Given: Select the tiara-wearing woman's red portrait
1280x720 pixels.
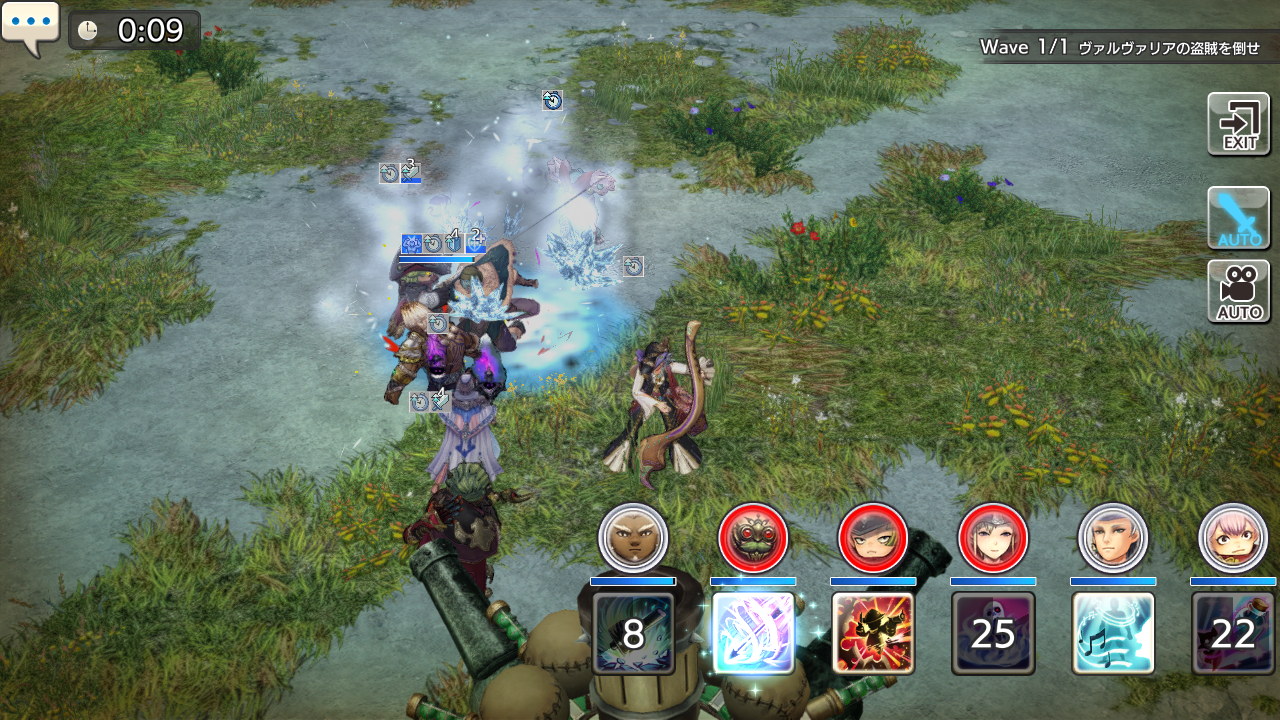Looking at the screenshot, I should pyautogui.click(x=993, y=538).
